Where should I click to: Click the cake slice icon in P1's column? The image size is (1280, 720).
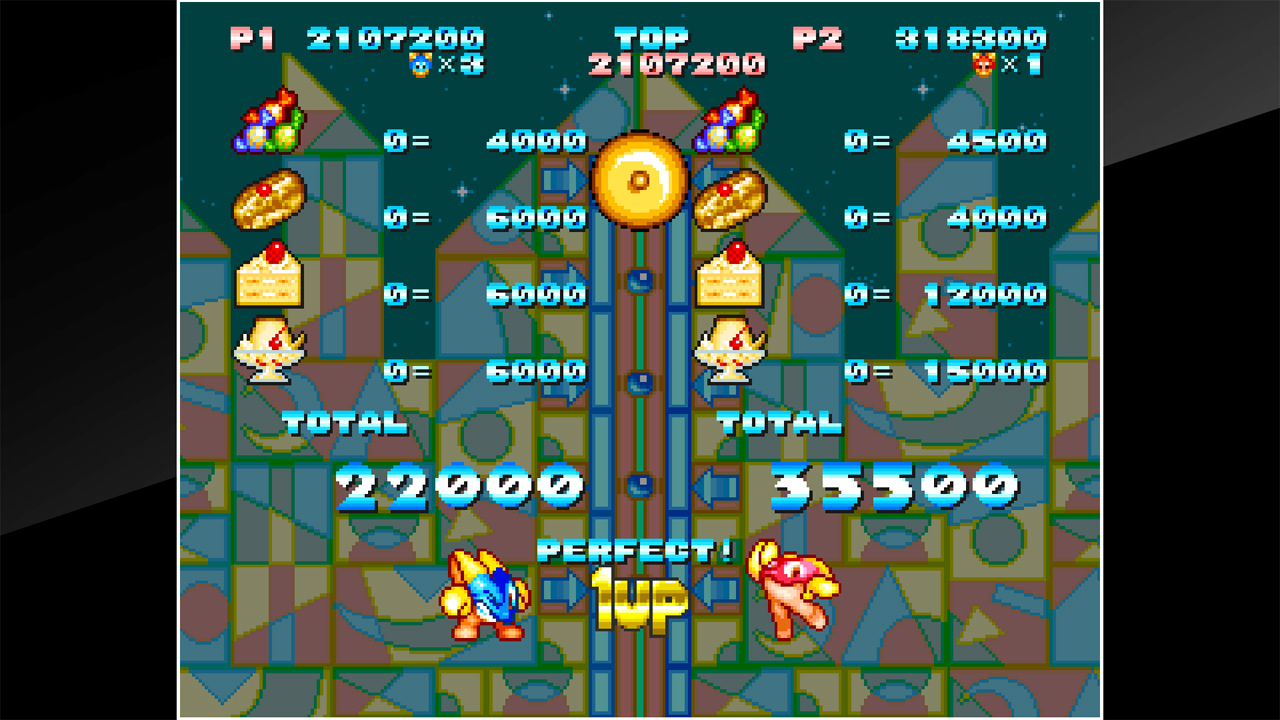pos(270,277)
